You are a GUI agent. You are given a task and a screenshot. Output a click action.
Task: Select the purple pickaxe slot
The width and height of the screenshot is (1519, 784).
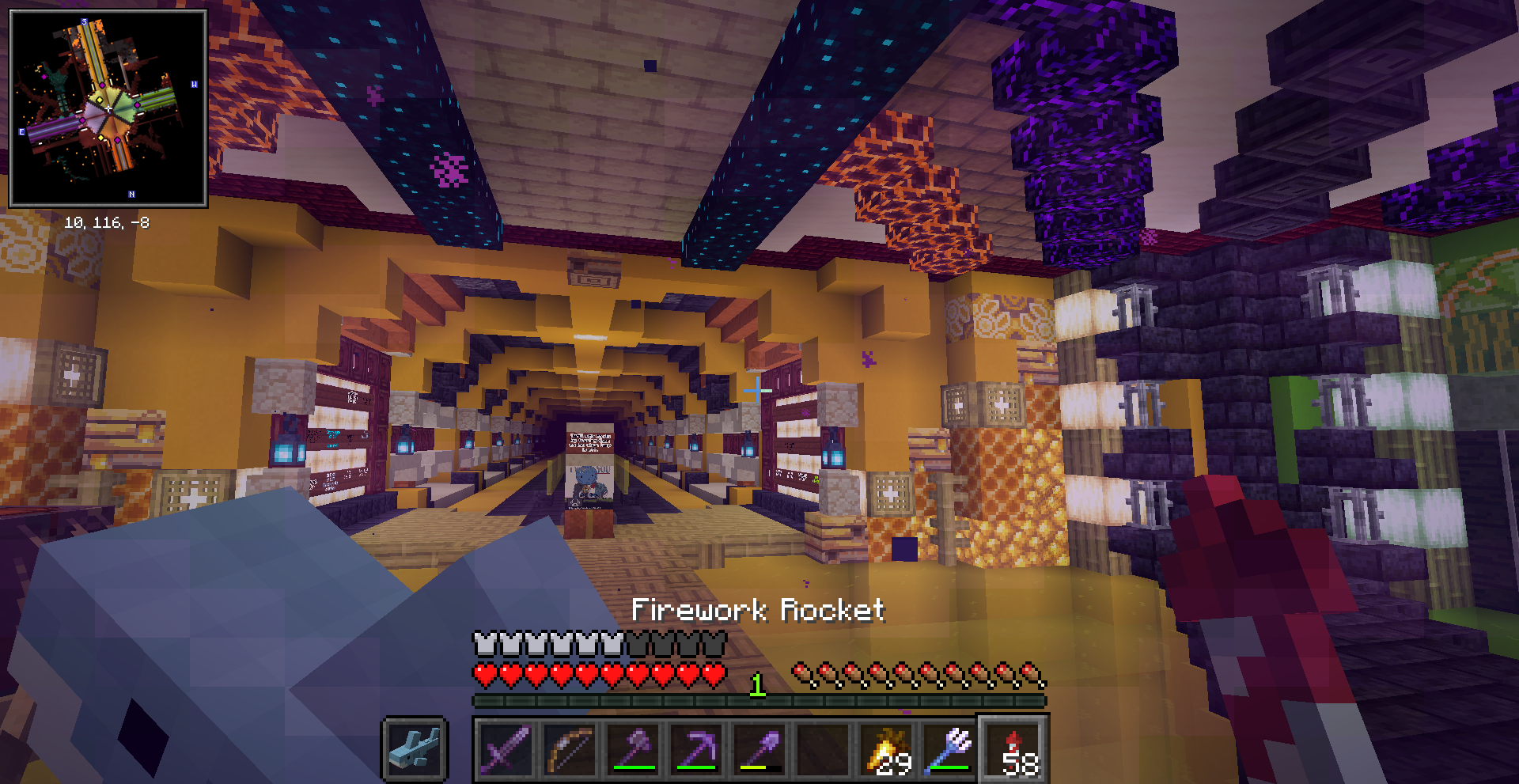pyautogui.click(x=697, y=748)
